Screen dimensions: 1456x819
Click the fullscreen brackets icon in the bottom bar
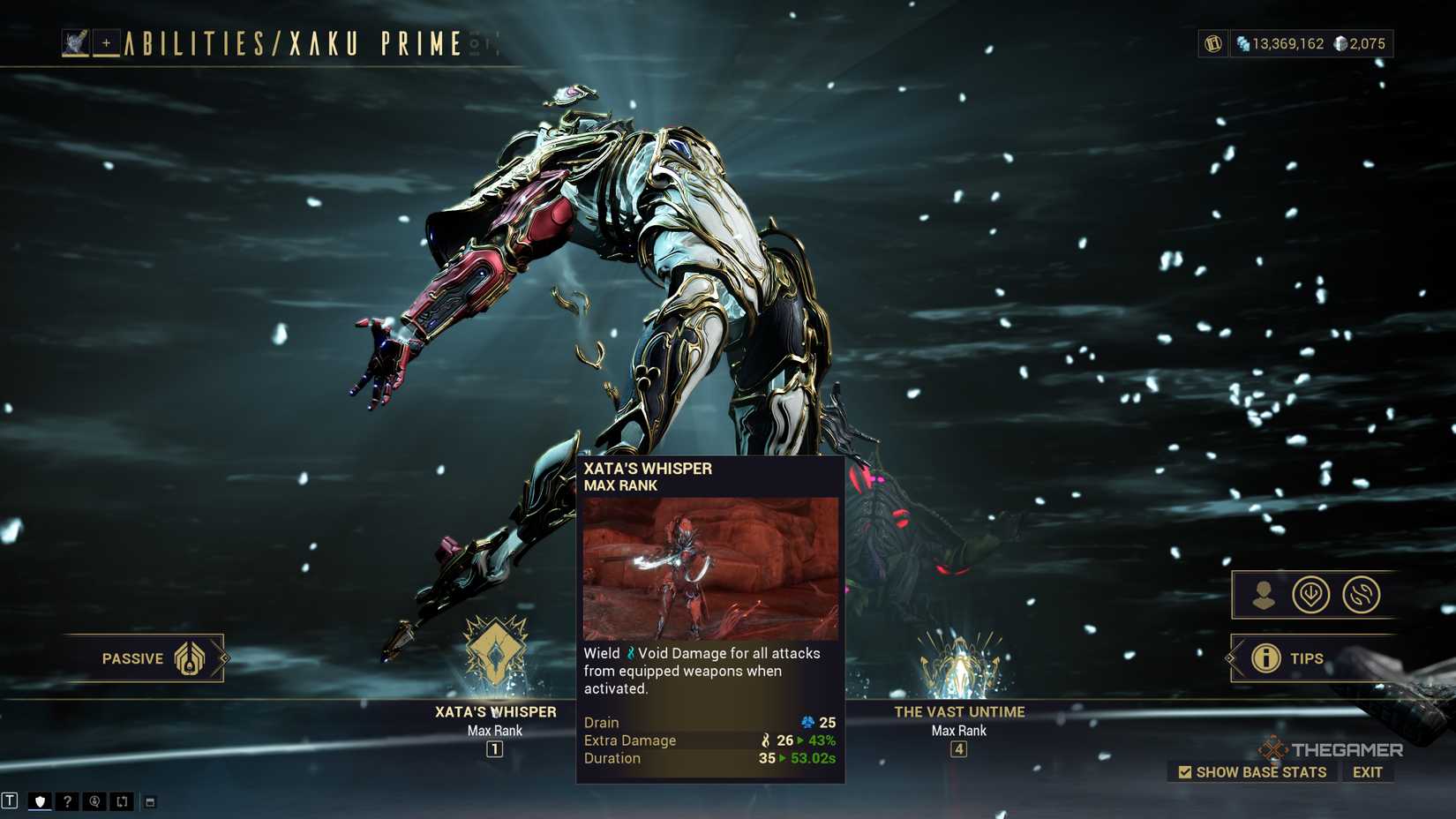click(x=122, y=800)
